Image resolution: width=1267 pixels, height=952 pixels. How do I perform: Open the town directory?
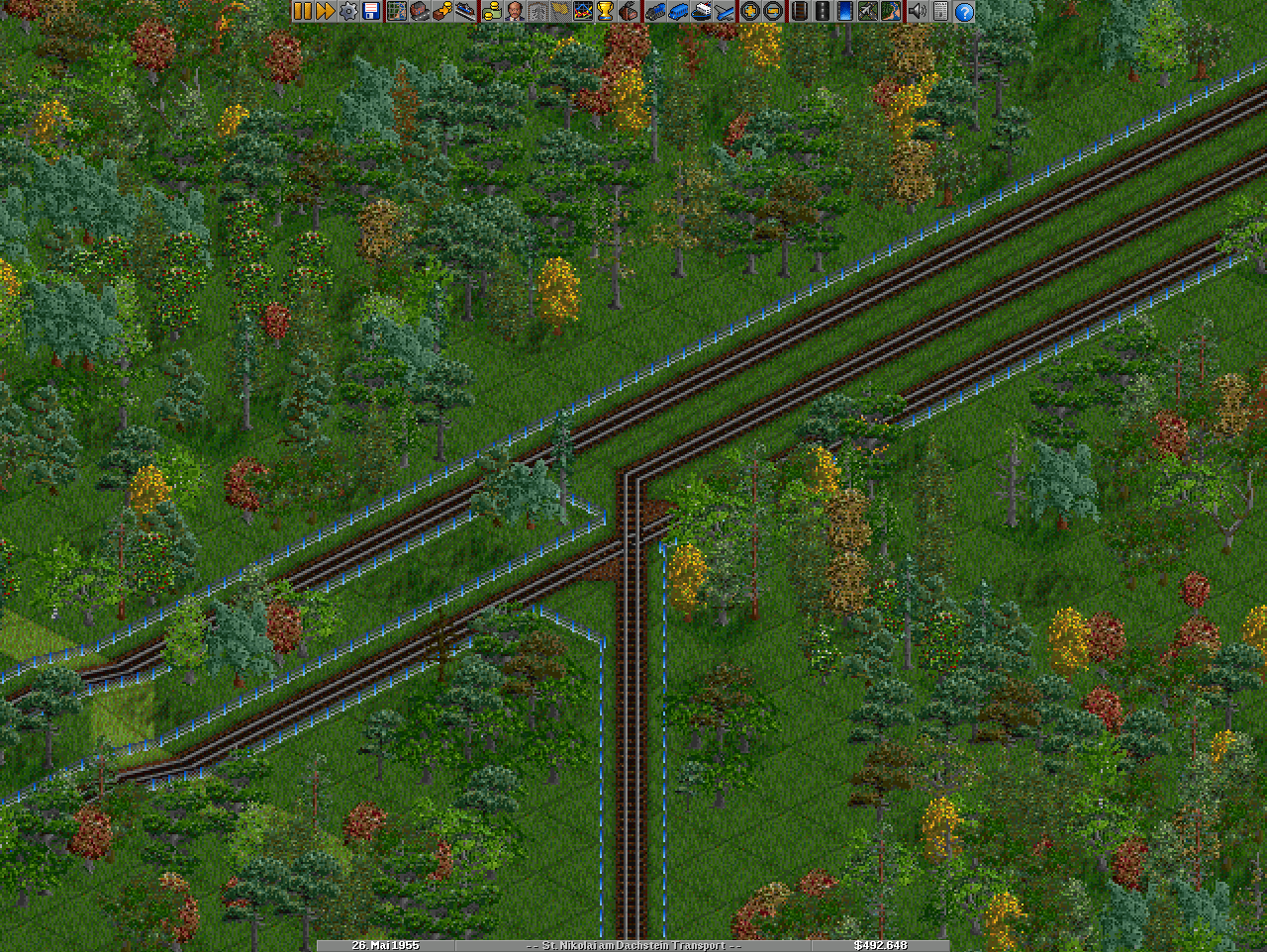coord(419,11)
